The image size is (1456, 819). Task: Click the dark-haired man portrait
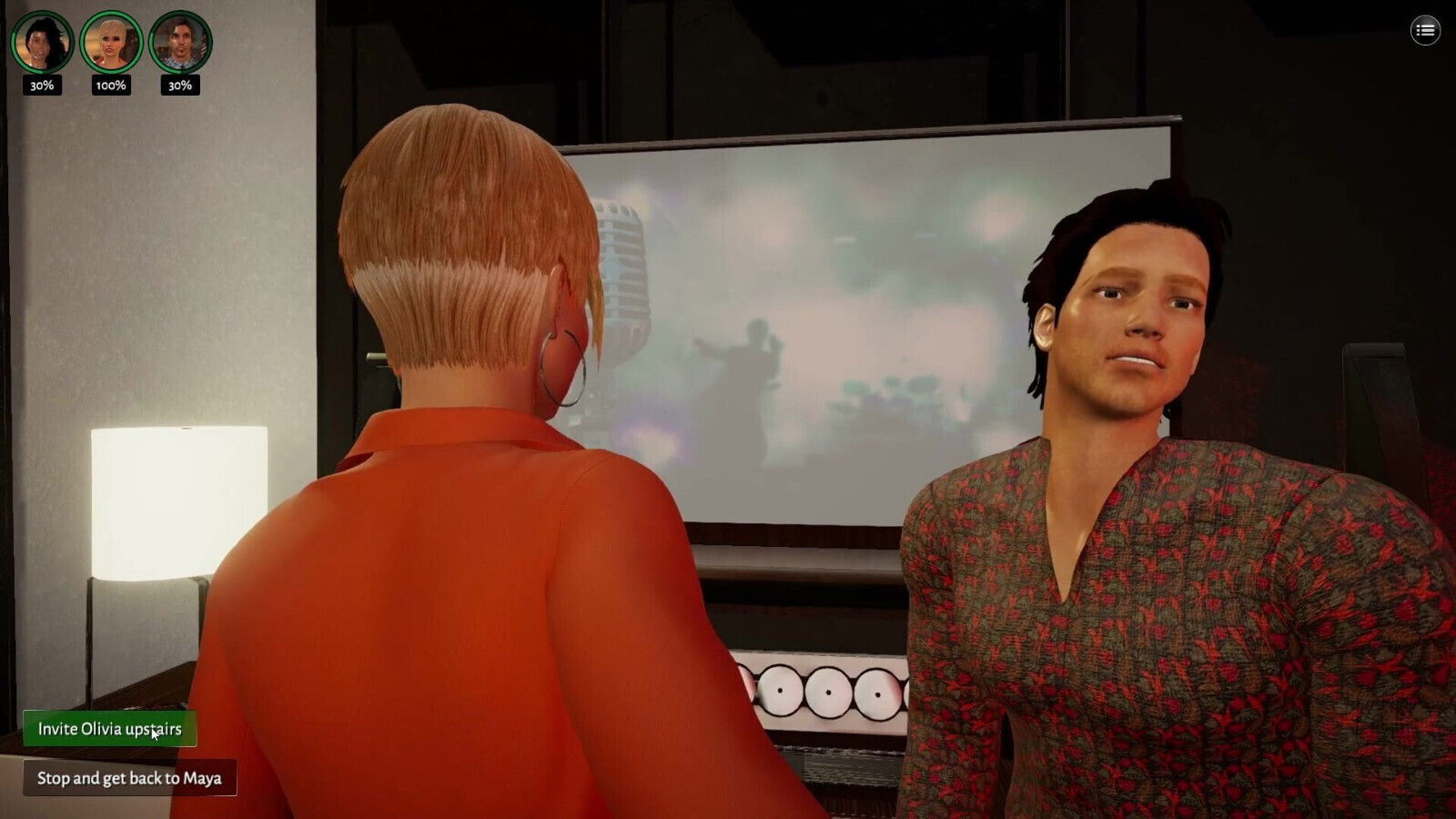[180, 42]
